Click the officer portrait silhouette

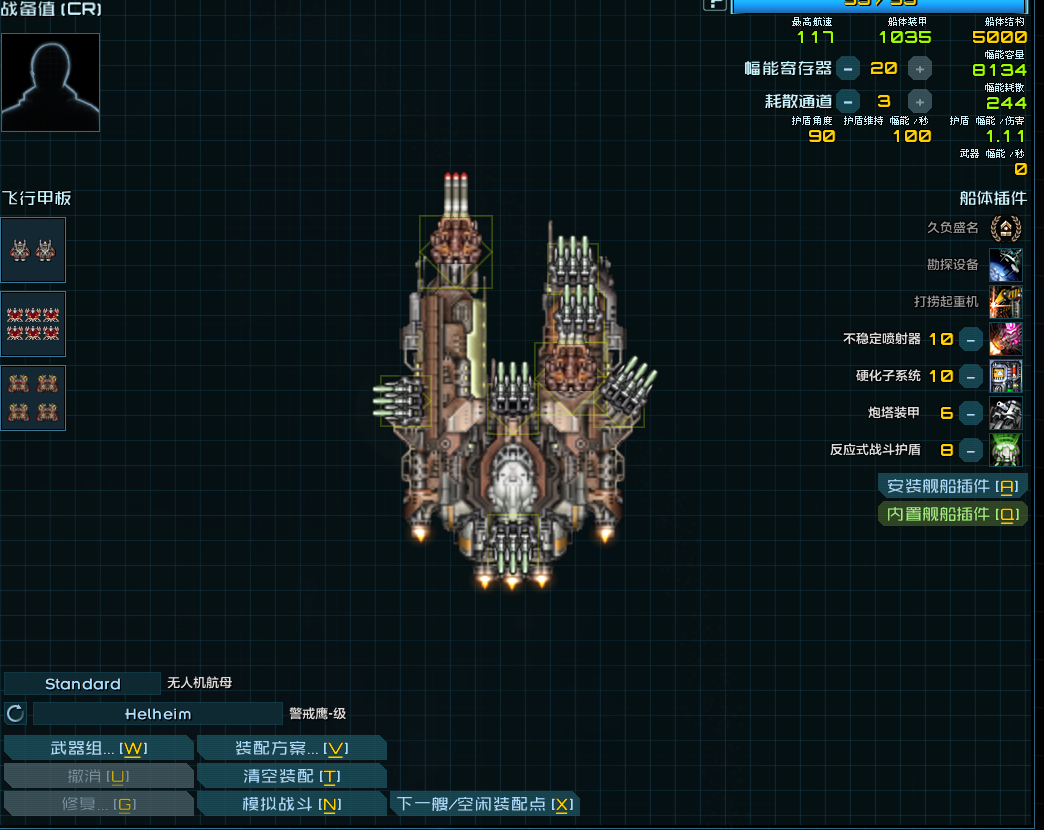51,82
